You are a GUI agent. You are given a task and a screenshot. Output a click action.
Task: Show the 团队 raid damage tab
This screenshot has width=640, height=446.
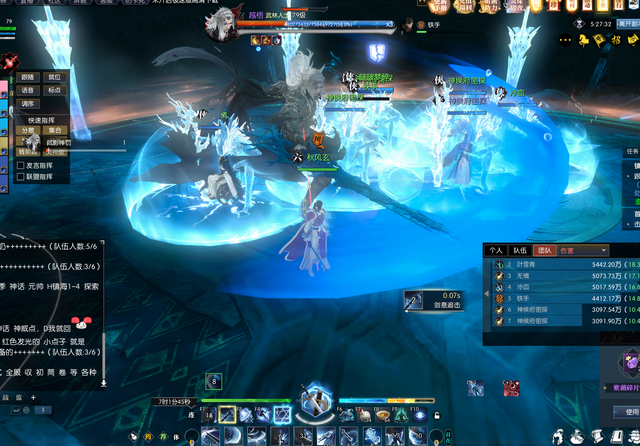tap(545, 250)
